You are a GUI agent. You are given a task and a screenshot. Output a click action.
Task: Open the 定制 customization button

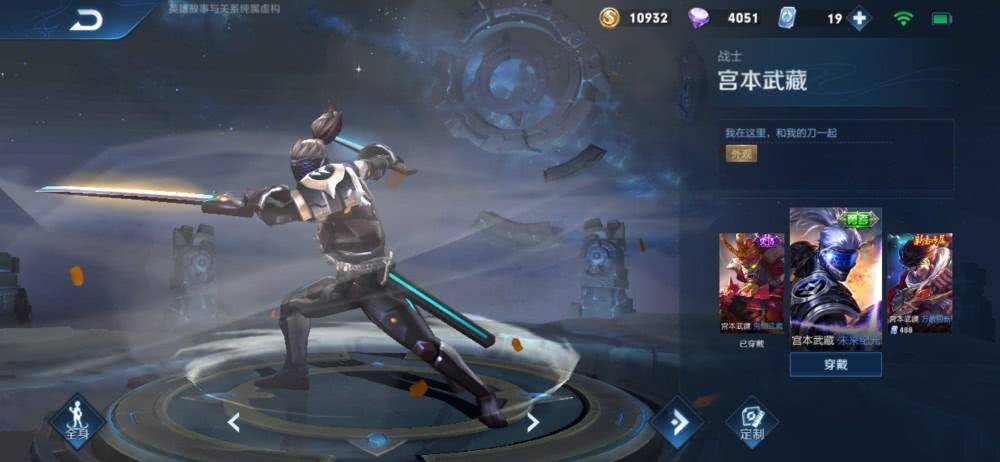[752, 423]
